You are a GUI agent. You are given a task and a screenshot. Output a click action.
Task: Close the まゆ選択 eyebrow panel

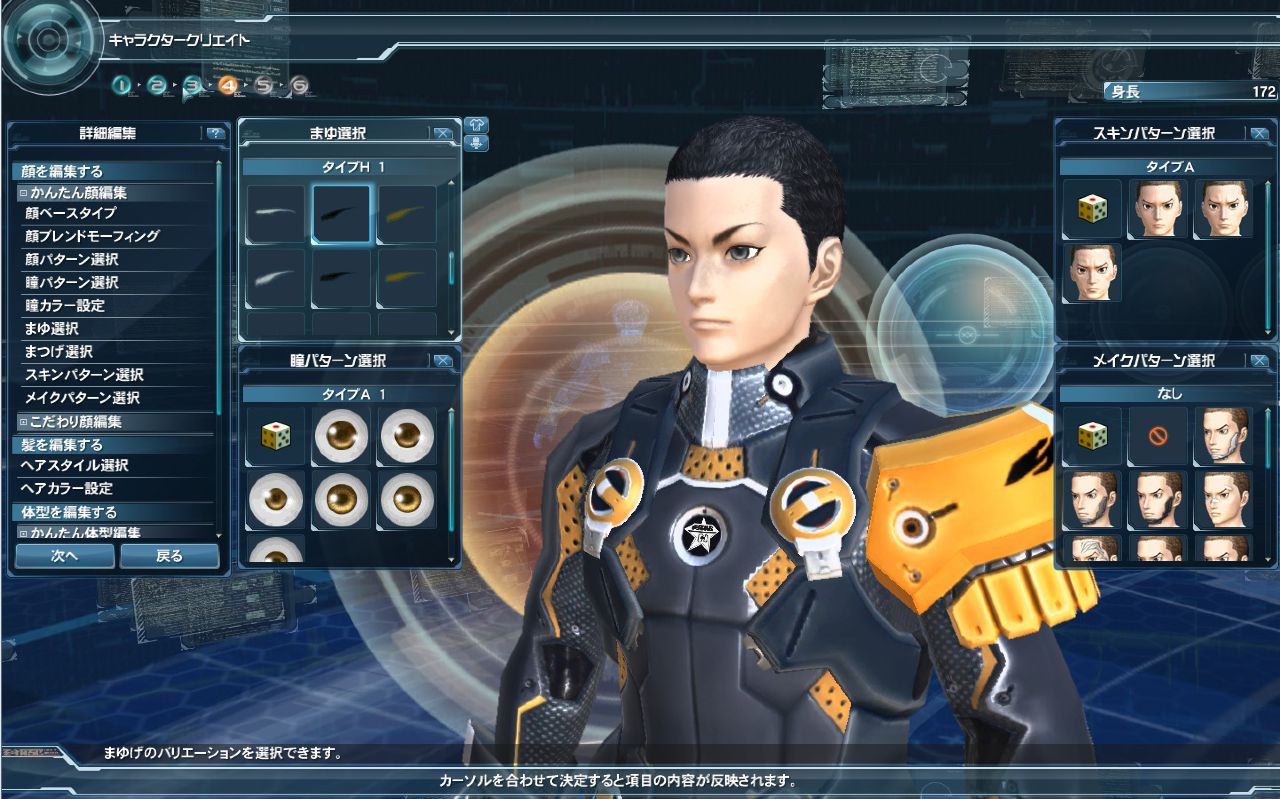click(x=443, y=133)
